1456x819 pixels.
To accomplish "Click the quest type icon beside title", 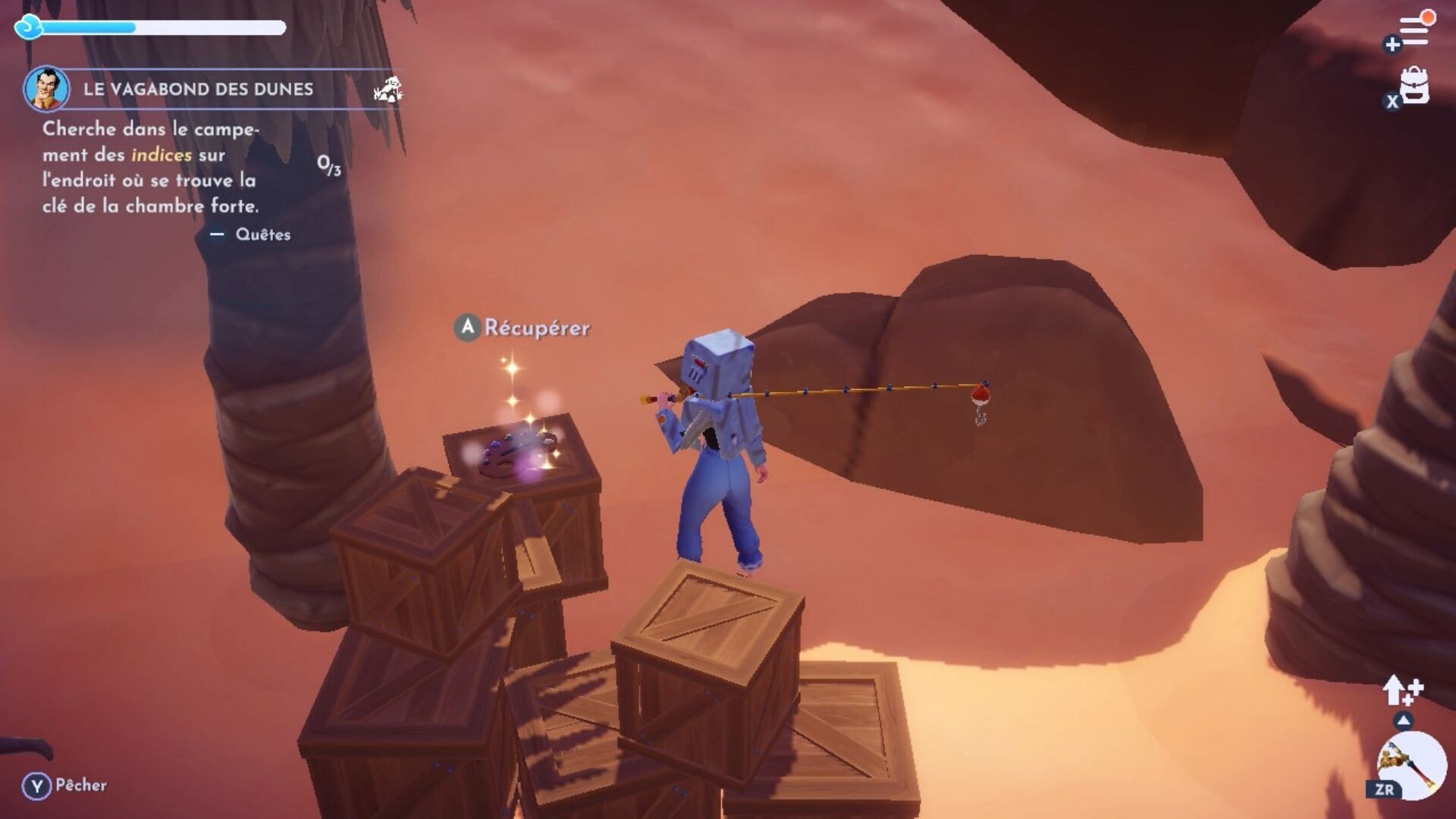I will click(388, 89).
